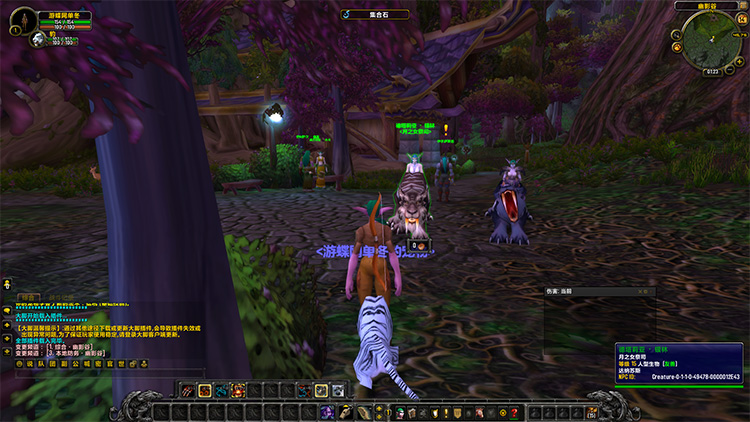Viewport: 750px width, 422px height.
Task: Click the minimap clock showing 01:23
Action: pos(711,71)
